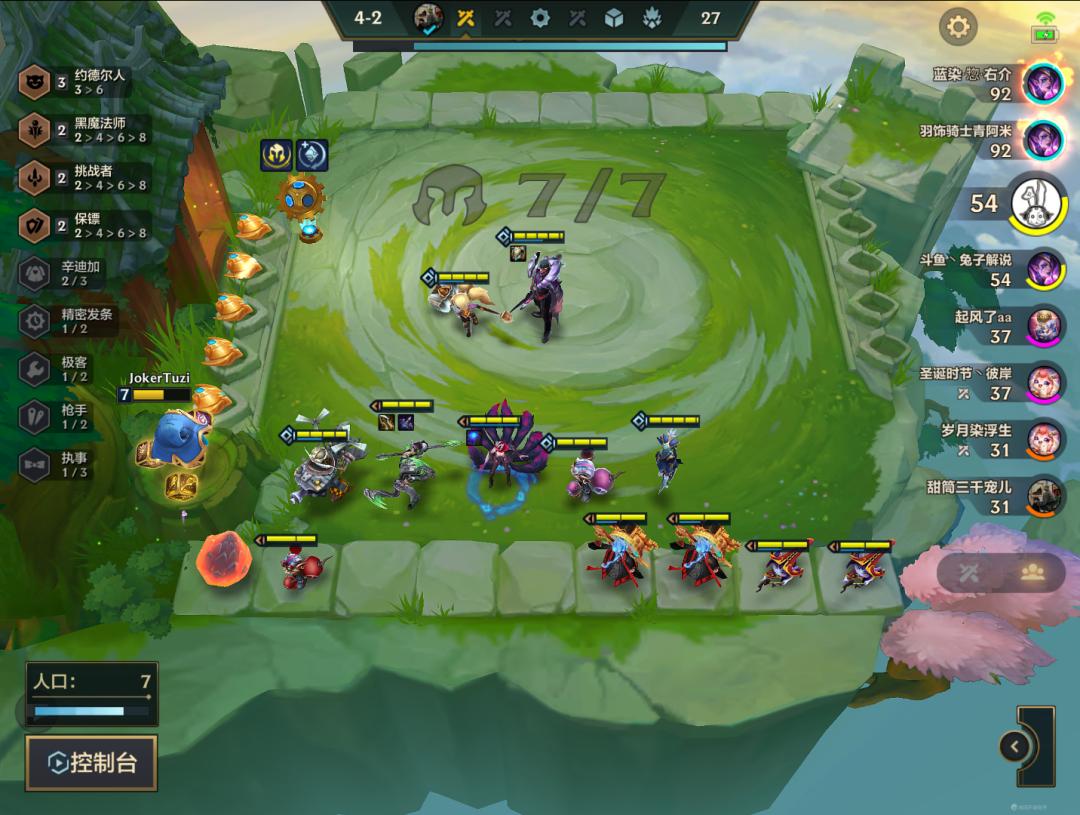Show the 保镖 trait details
Image resolution: width=1080 pixels, height=815 pixels.
tap(84, 225)
